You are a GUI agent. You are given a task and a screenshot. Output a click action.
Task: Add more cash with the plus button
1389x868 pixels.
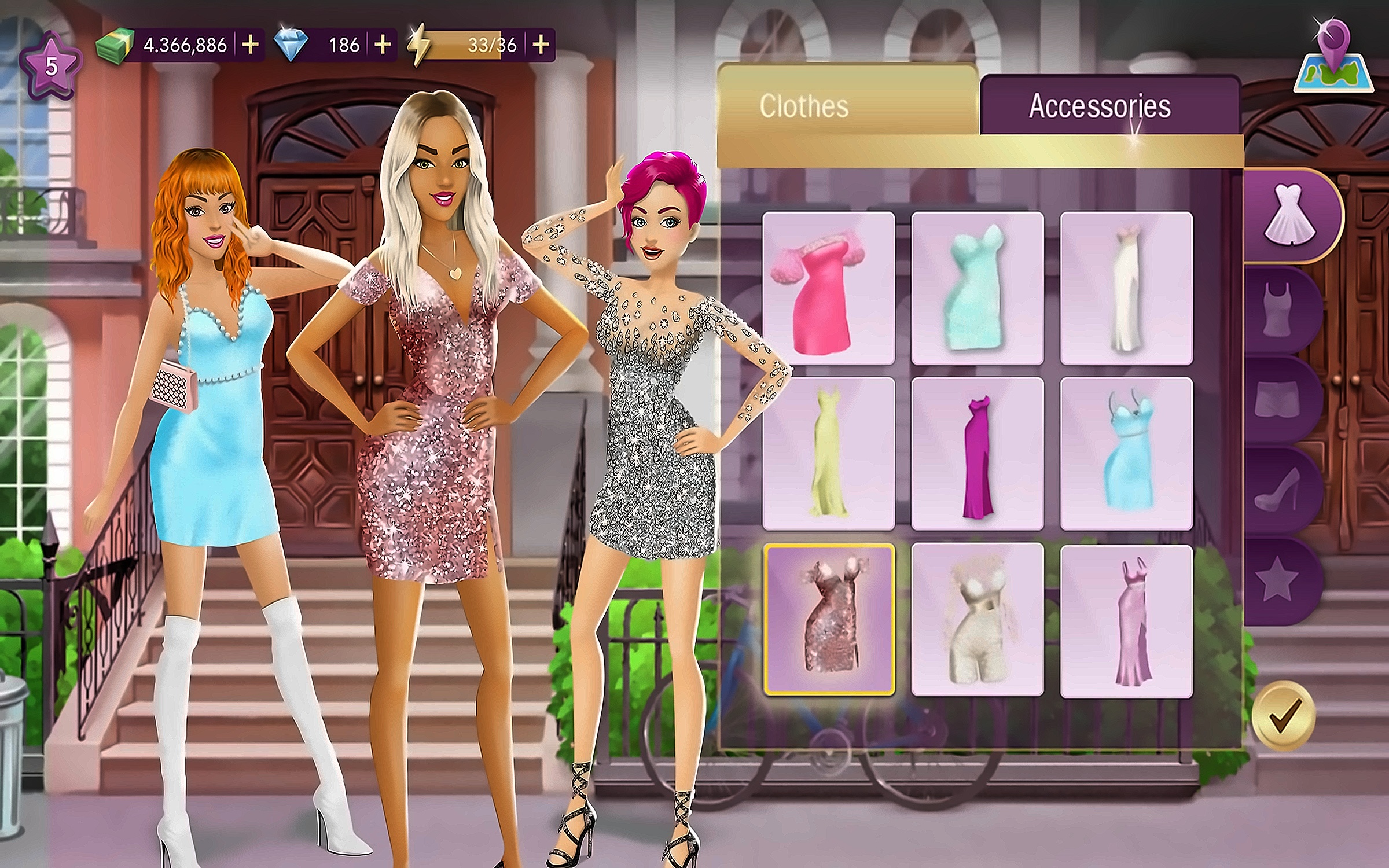click(250, 45)
